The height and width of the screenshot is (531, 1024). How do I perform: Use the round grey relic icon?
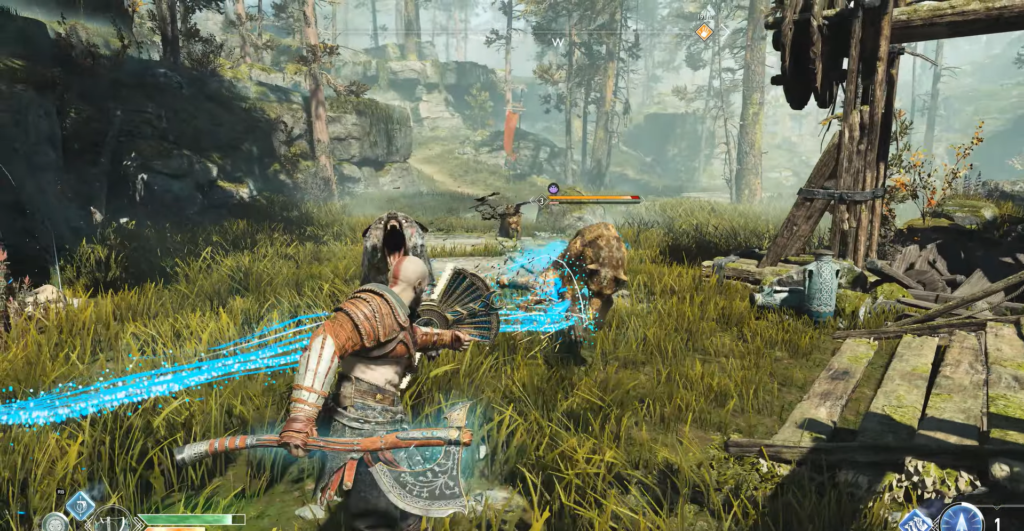55,522
